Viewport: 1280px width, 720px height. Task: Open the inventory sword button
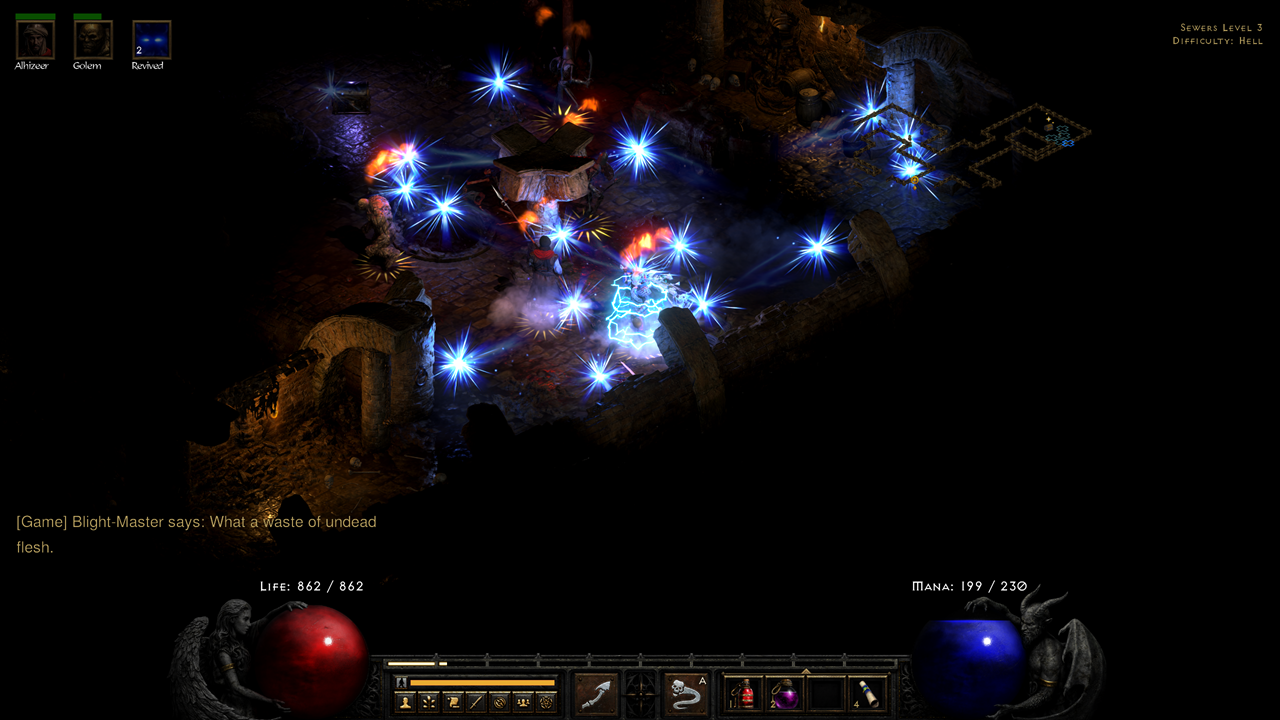(x=476, y=702)
